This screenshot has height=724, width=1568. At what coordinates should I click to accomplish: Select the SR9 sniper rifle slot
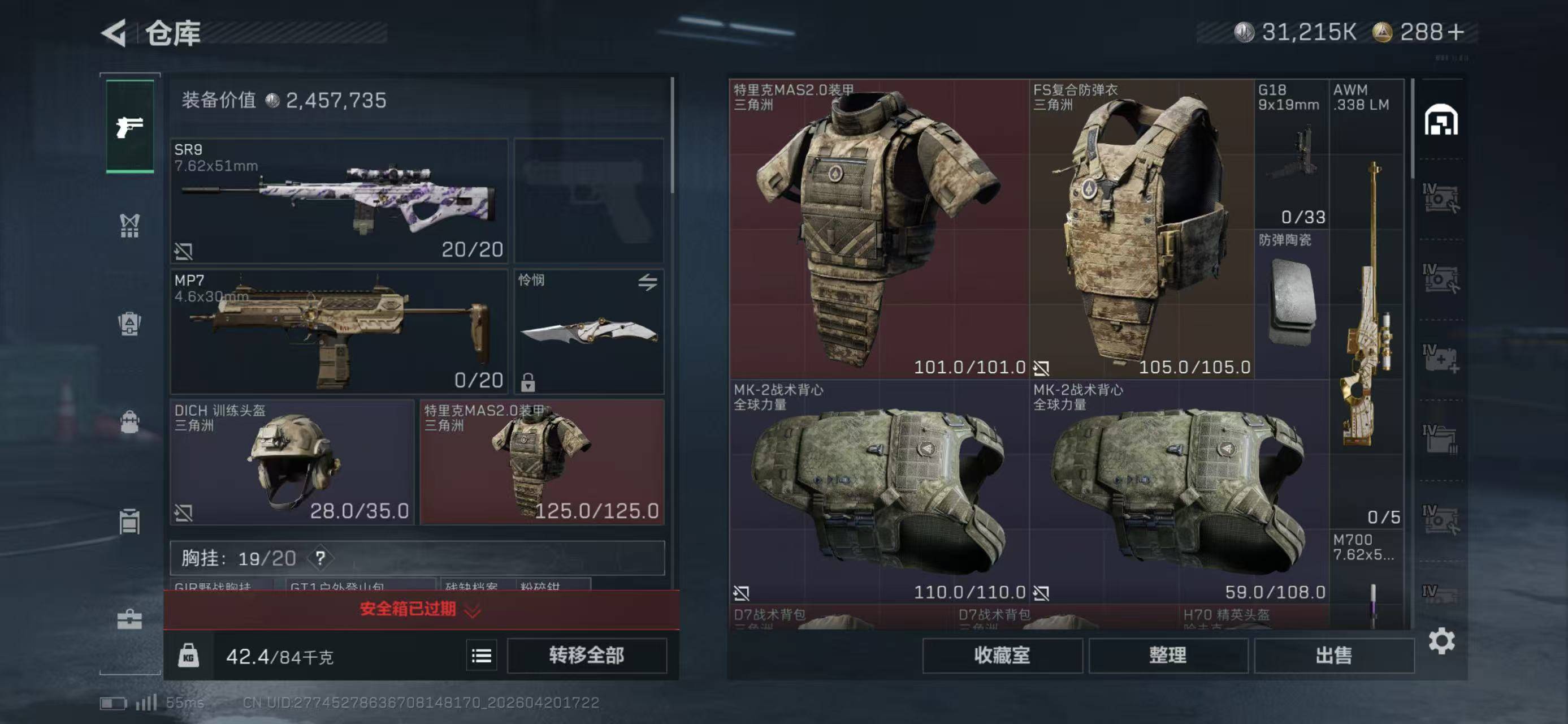339,201
